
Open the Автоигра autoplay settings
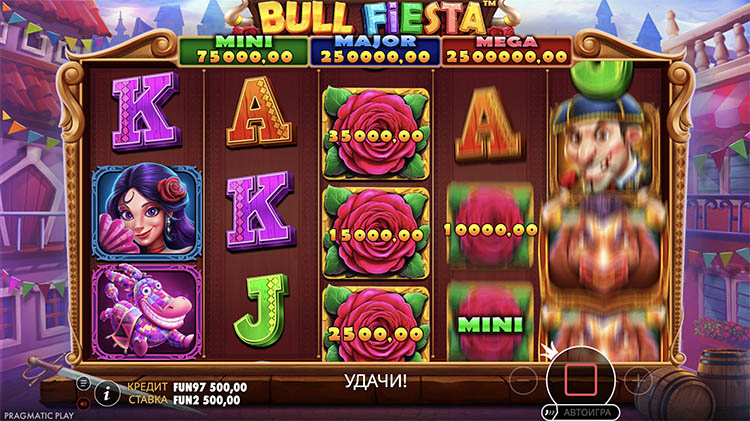(585, 411)
